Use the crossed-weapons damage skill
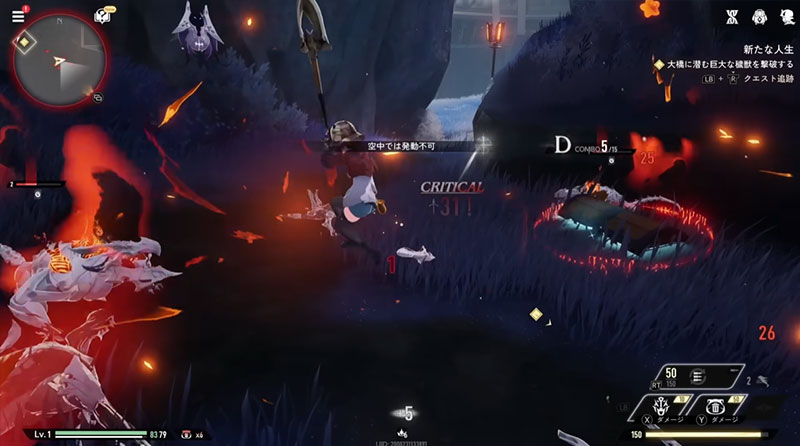The image size is (800, 446). click(x=660, y=410)
